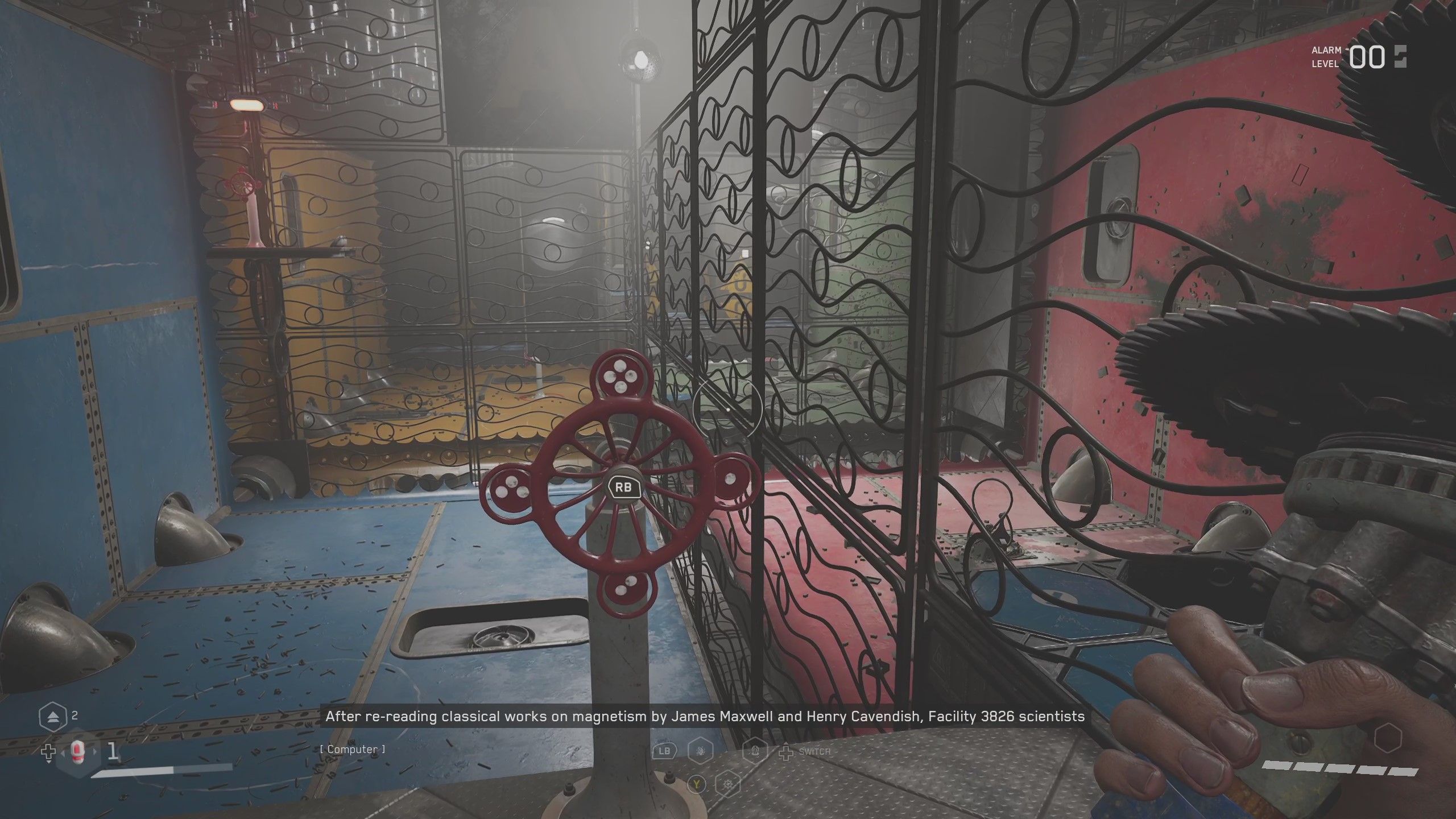Select the health cross icon in the HUD
Screen dimensions: 1456x819
click(x=48, y=752)
